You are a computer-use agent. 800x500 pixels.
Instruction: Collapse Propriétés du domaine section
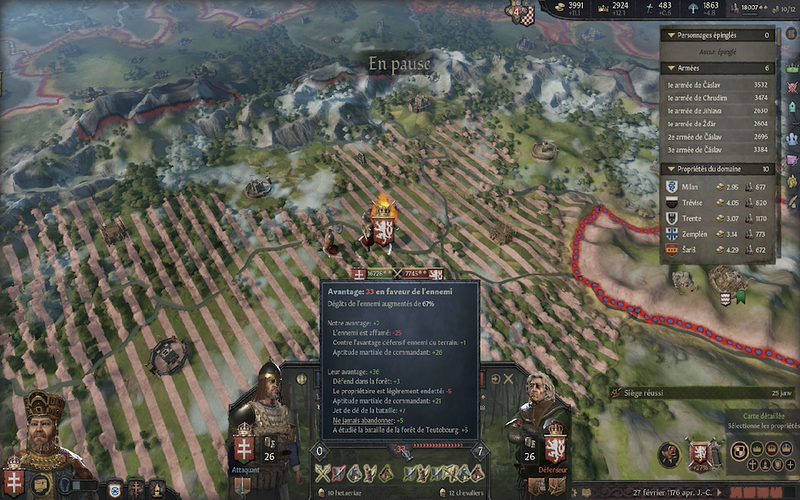[667, 169]
